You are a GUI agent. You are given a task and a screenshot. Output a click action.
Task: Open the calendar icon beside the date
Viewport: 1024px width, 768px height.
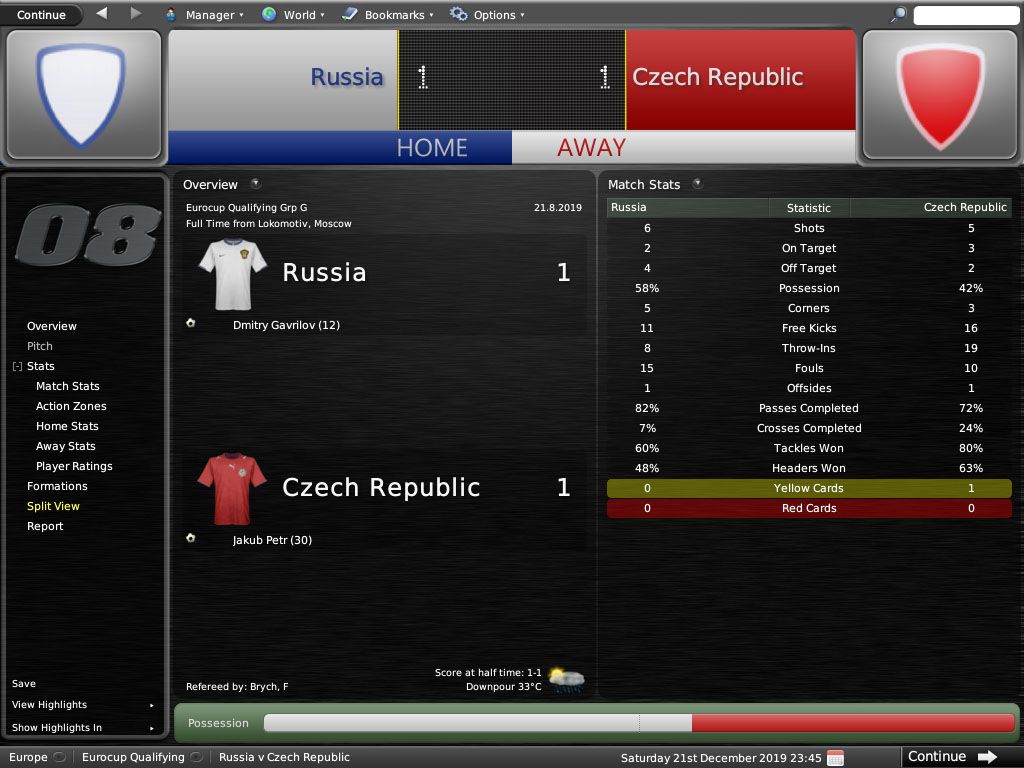836,757
